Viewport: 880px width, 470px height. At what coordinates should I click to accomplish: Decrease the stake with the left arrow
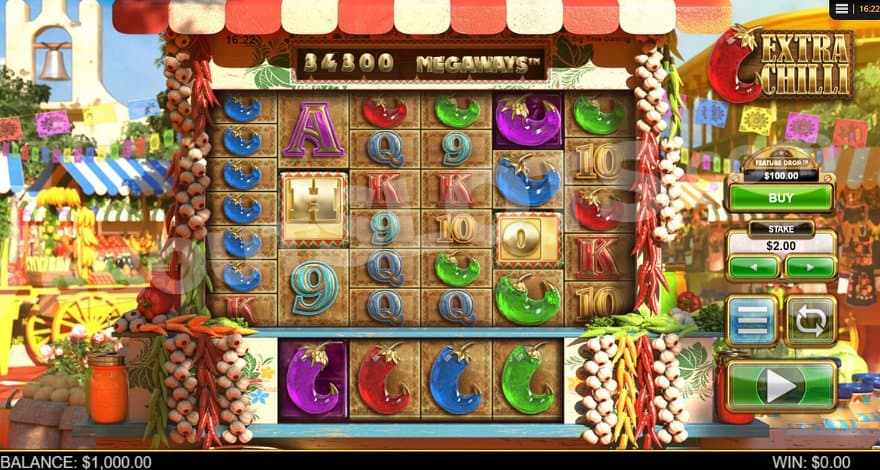pos(753,268)
